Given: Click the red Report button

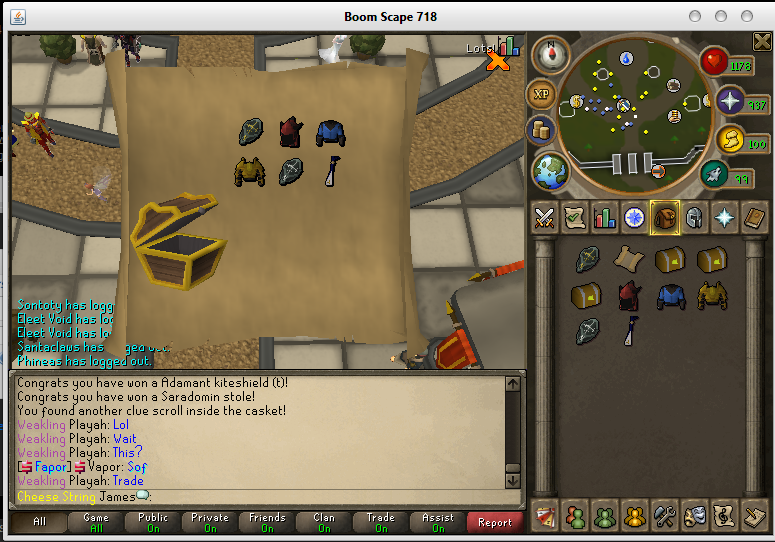Looking at the screenshot, I should pos(494,522).
